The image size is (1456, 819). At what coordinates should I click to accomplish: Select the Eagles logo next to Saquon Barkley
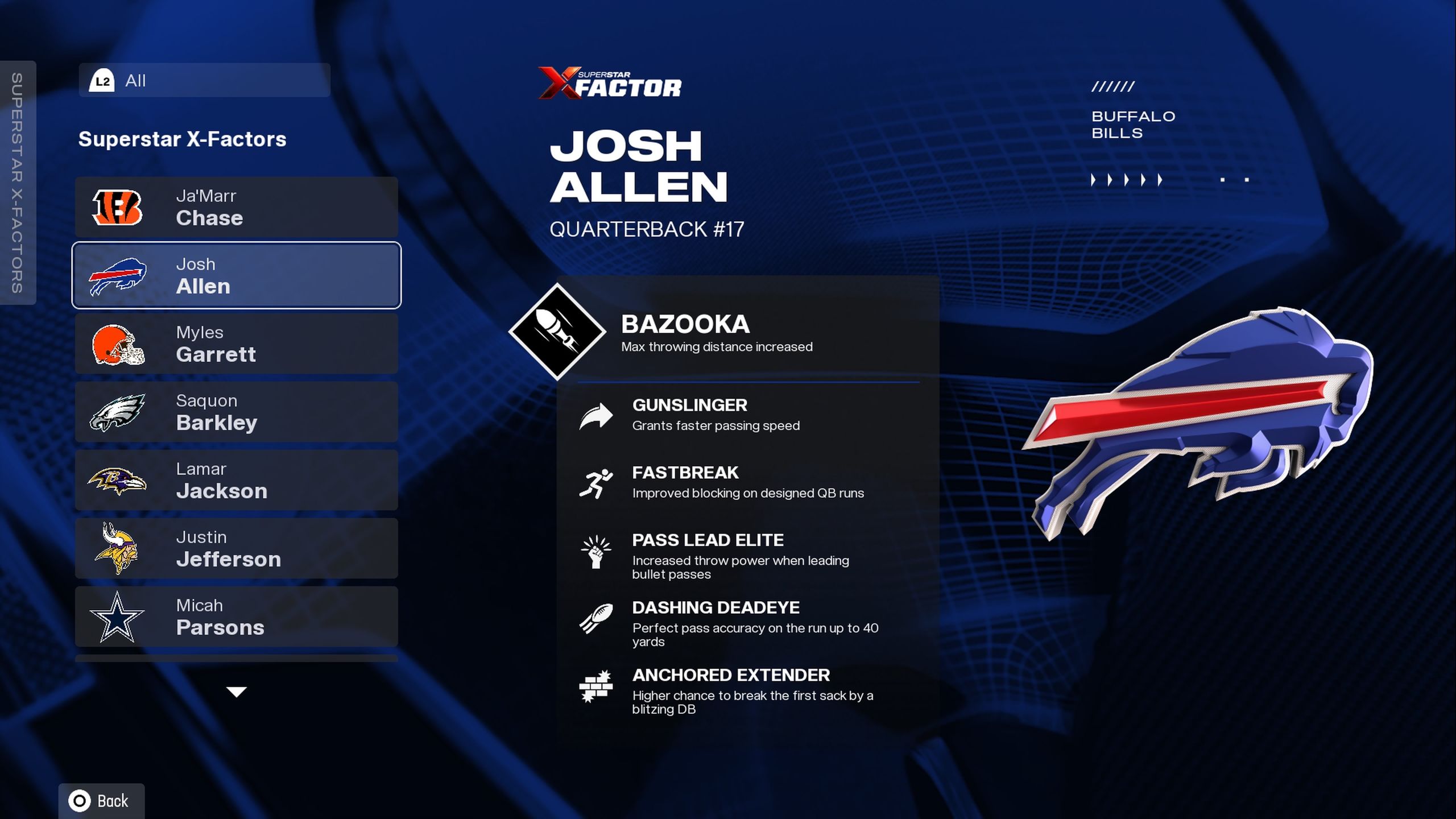pyautogui.click(x=119, y=412)
